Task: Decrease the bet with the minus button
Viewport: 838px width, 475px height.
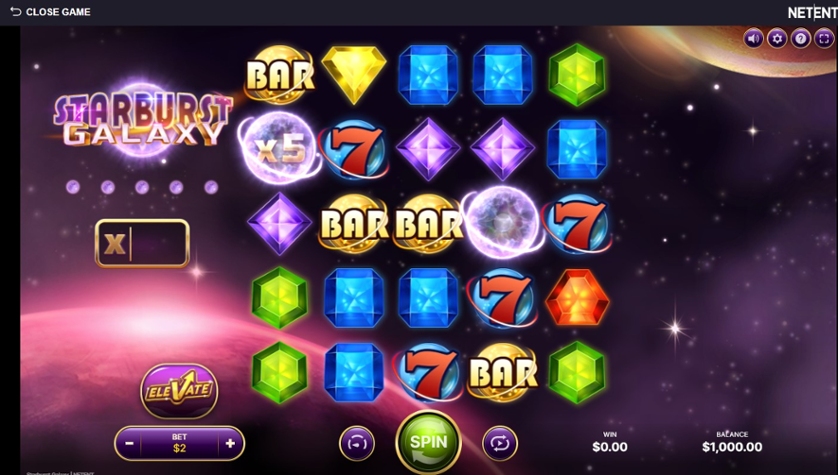Action: 129,442
